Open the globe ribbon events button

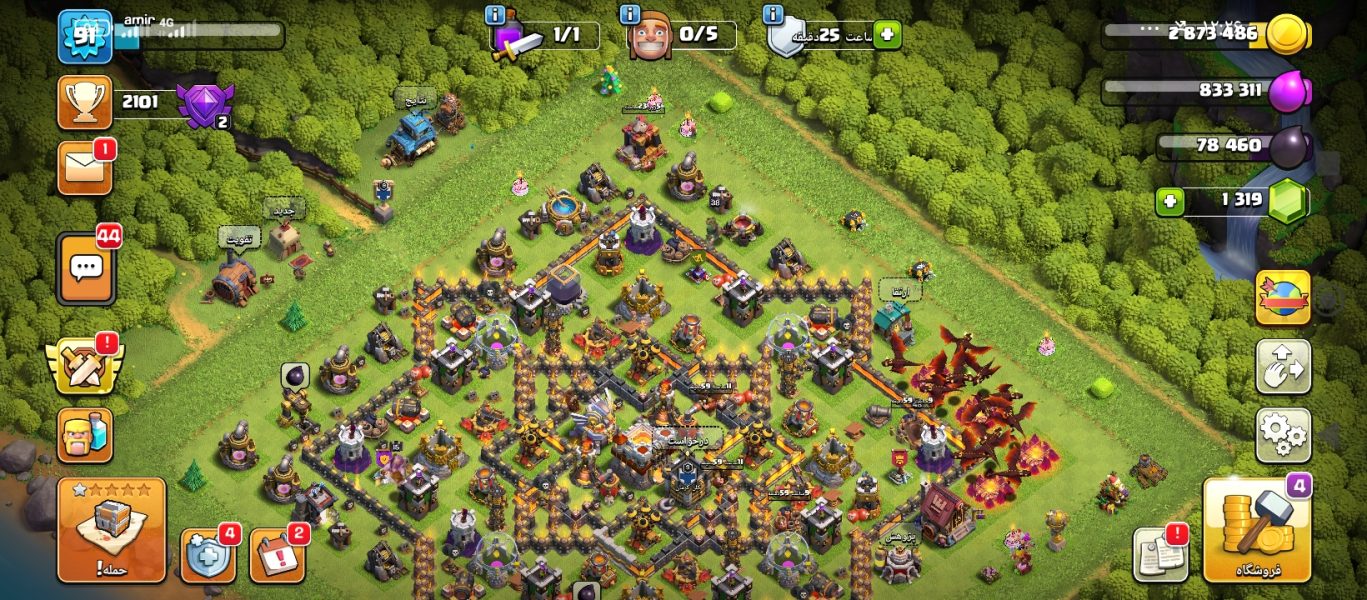click(x=1283, y=298)
